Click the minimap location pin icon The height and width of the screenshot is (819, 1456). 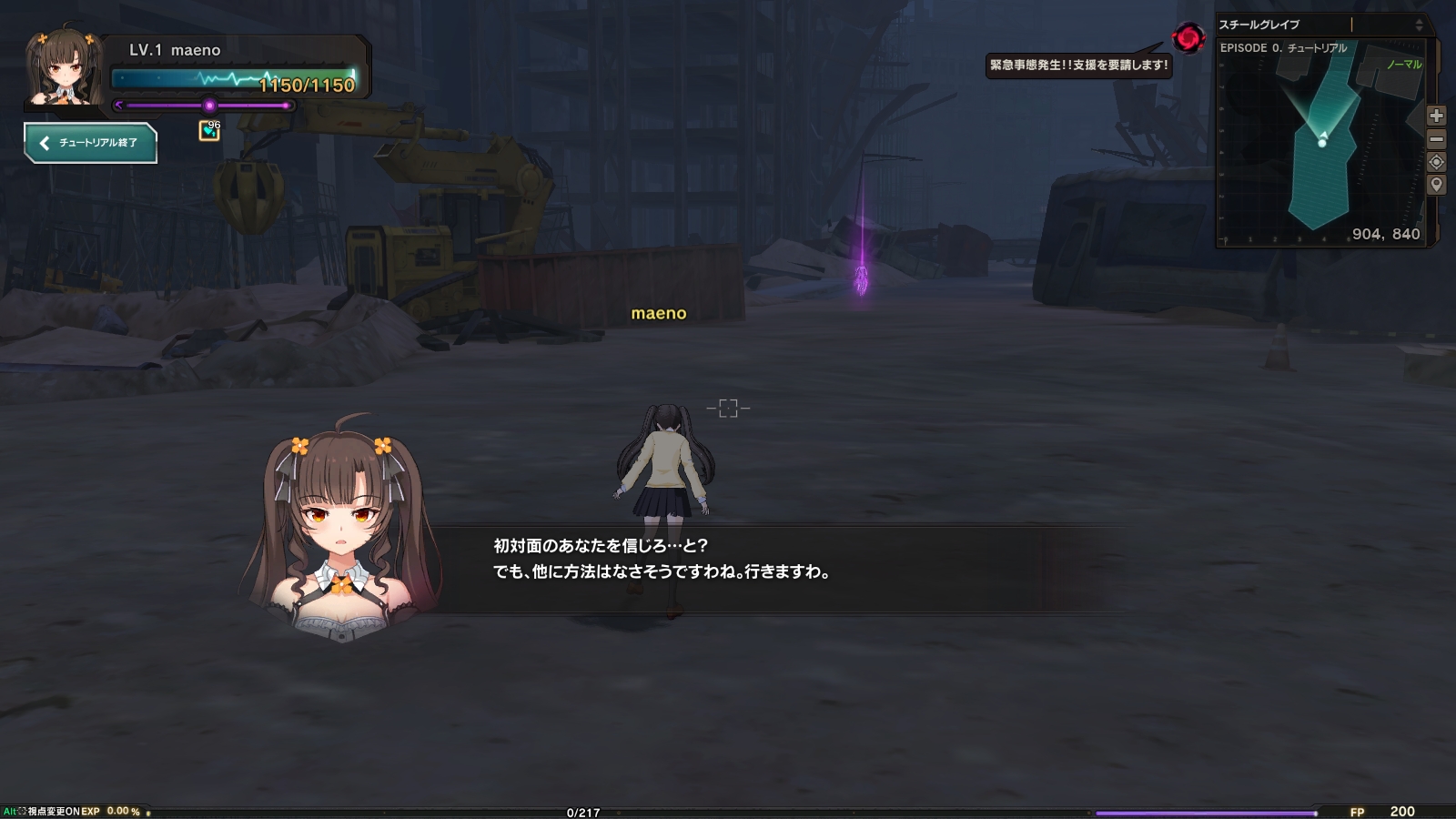pos(1436,184)
